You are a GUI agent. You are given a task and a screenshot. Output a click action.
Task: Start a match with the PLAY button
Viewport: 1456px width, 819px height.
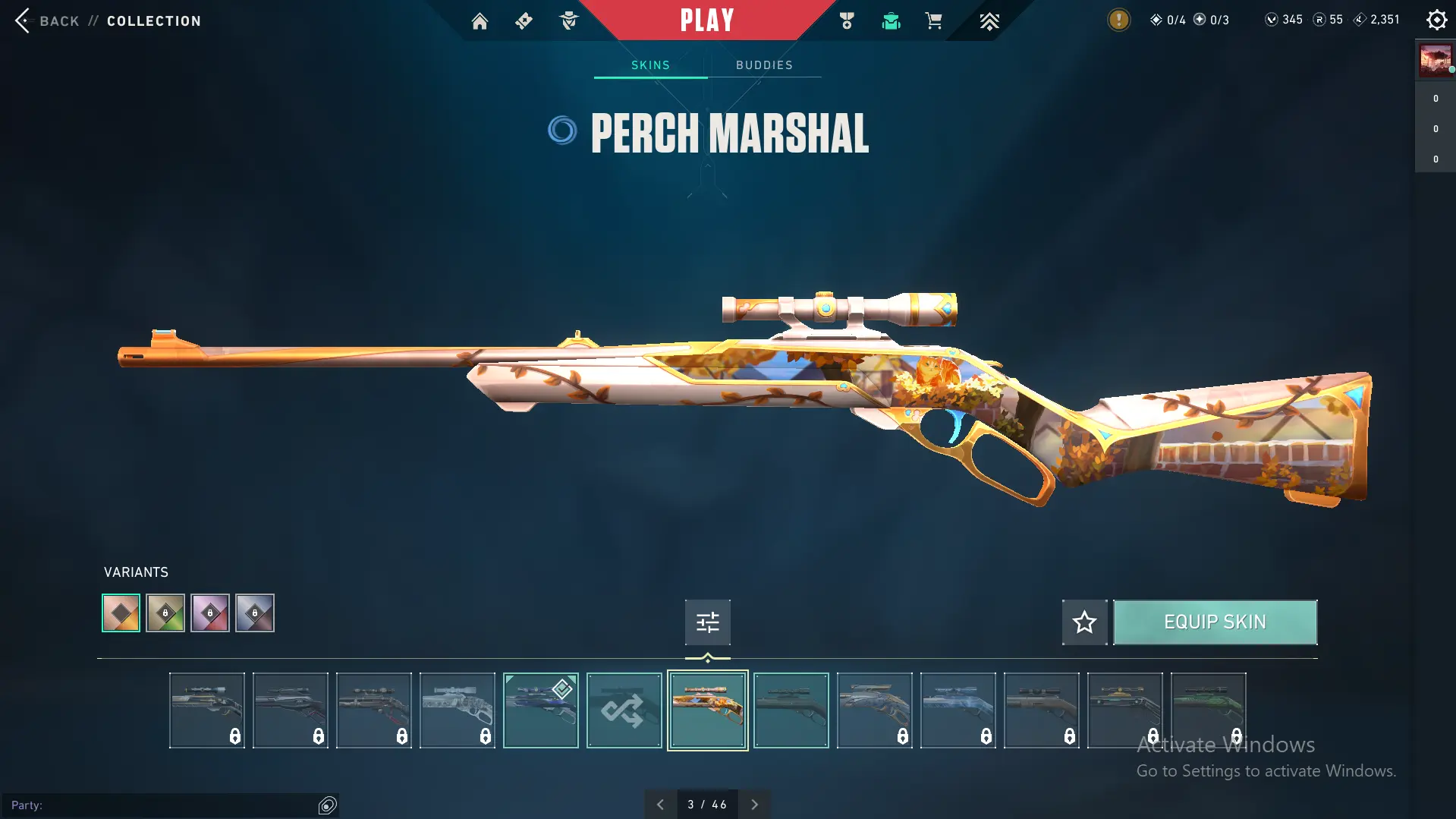[706, 20]
